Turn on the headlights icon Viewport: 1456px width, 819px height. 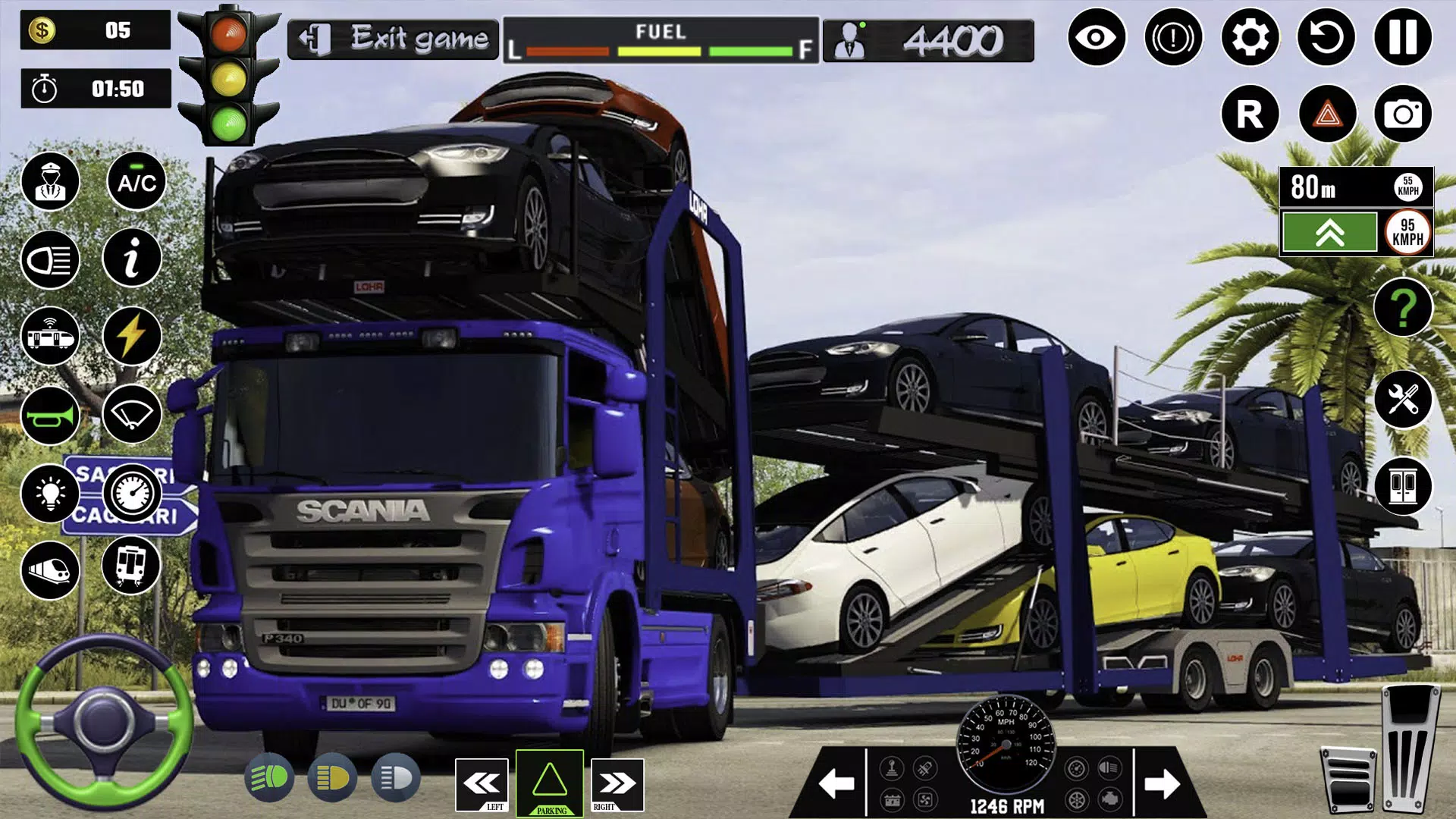pyautogui.click(x=50, y=261)
